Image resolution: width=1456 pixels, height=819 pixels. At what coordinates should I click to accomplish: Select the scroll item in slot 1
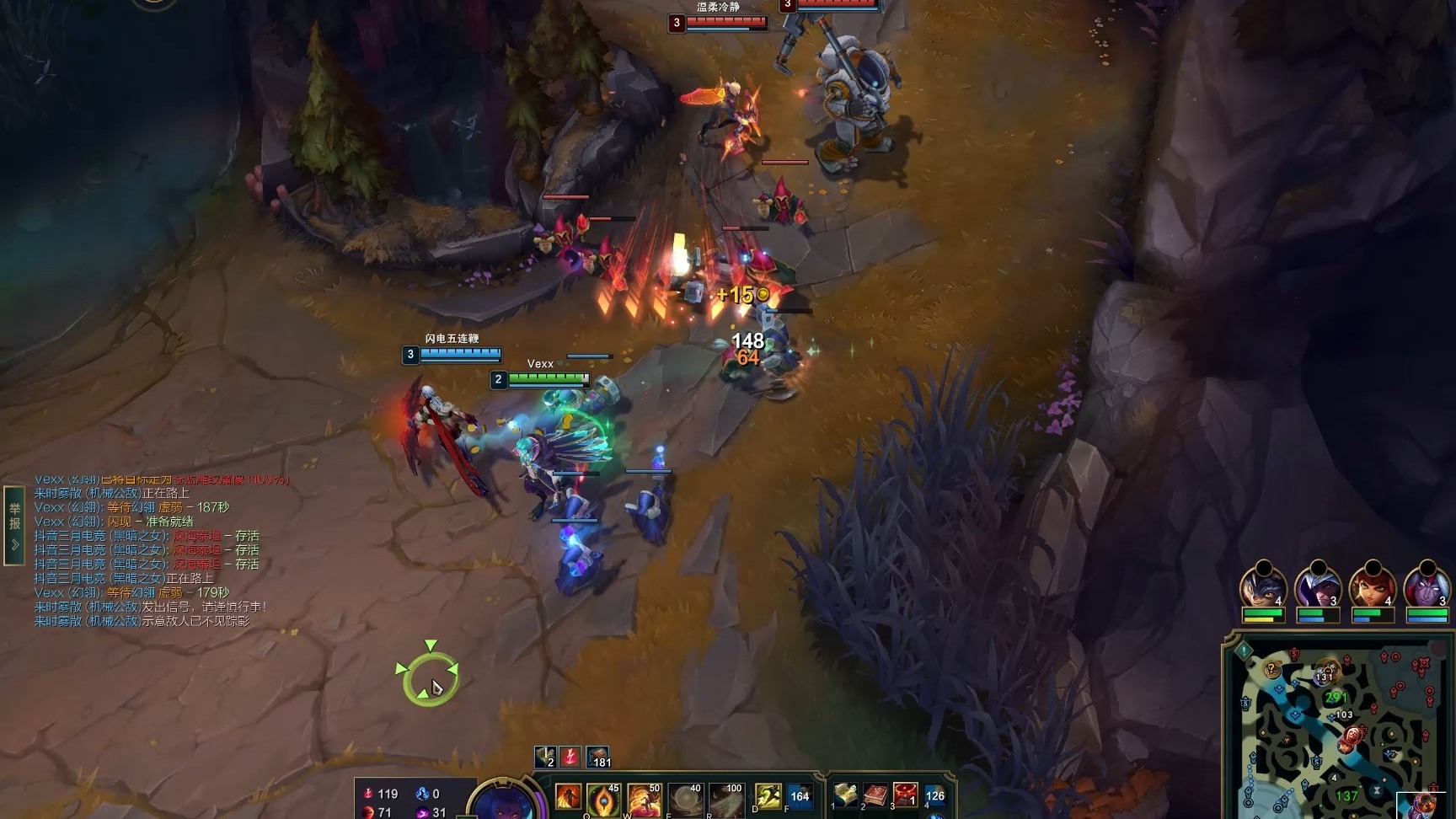tap(845, 795)
